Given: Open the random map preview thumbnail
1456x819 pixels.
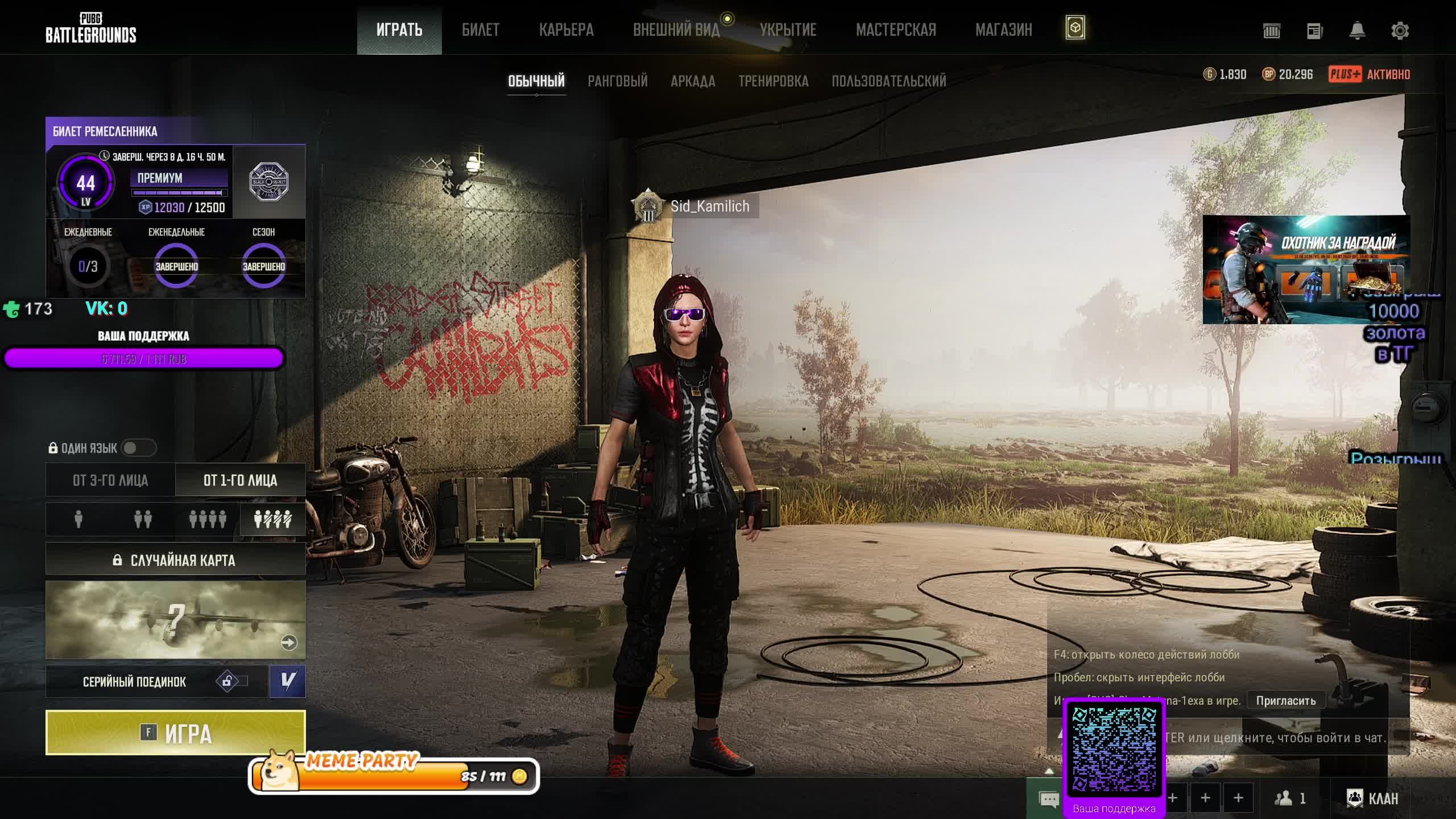Looking at the screenshot, I should pyautogui.click(x=175, y=619).
